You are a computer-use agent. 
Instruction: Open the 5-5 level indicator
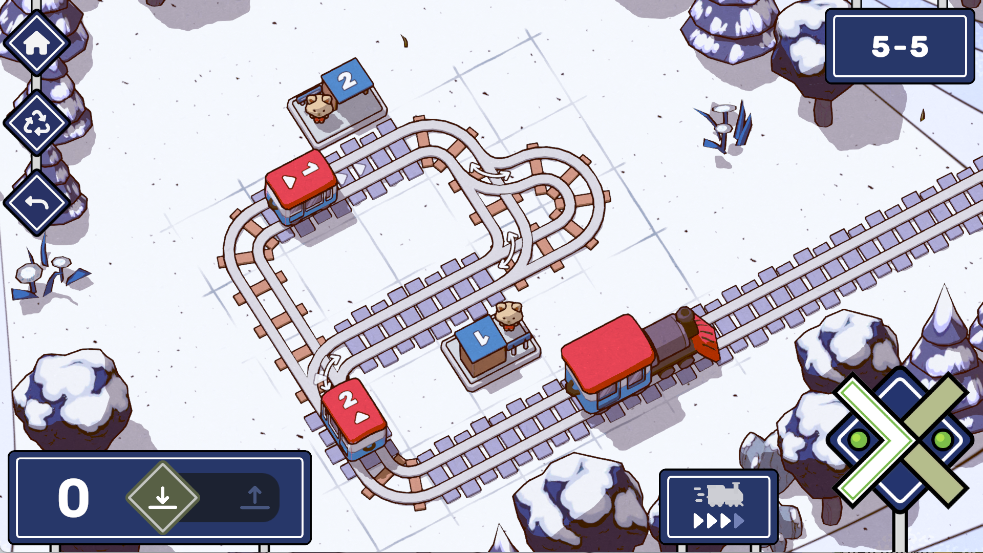[899, 47]
